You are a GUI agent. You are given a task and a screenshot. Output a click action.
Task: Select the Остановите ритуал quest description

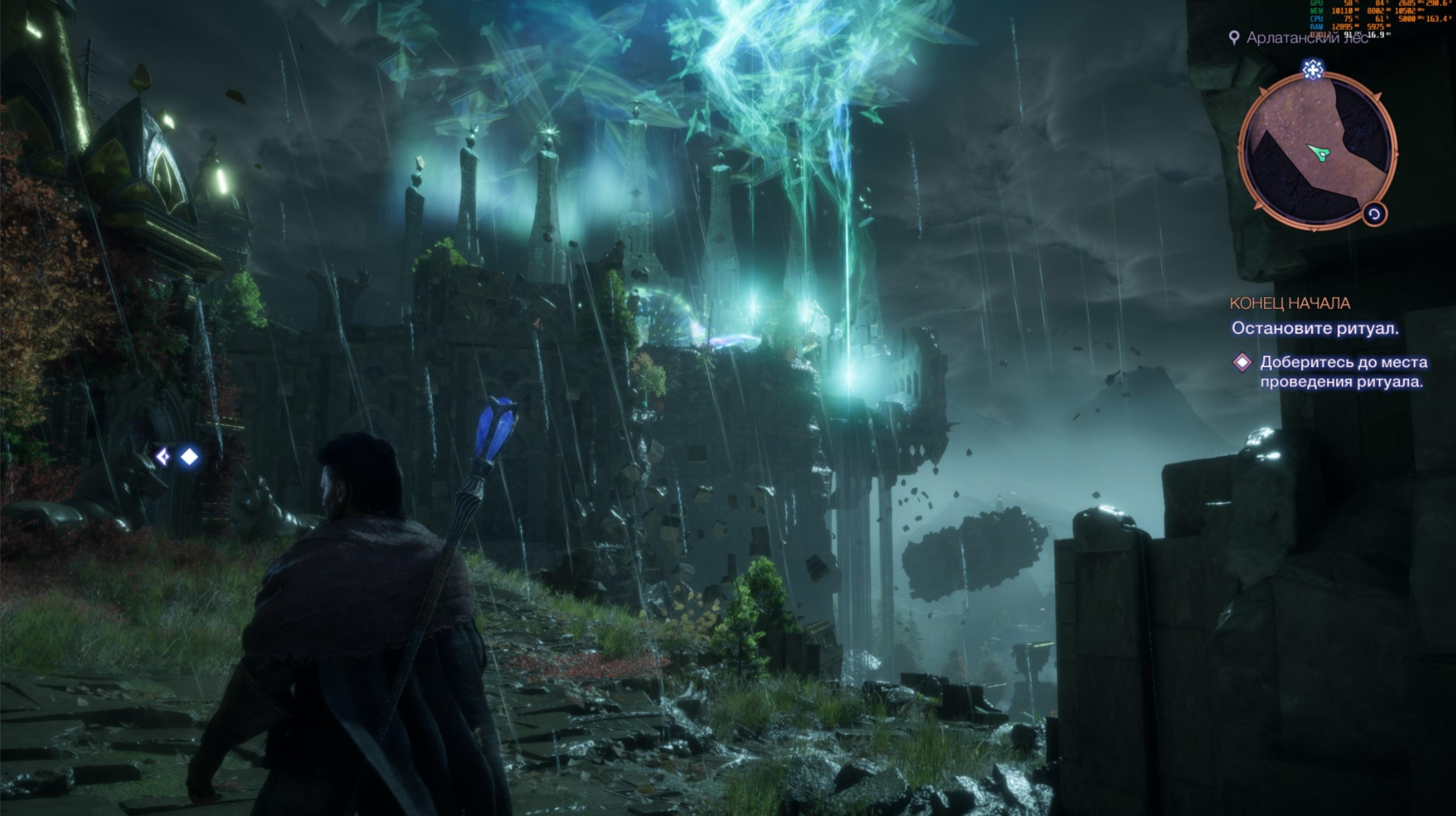point(1315,329)
